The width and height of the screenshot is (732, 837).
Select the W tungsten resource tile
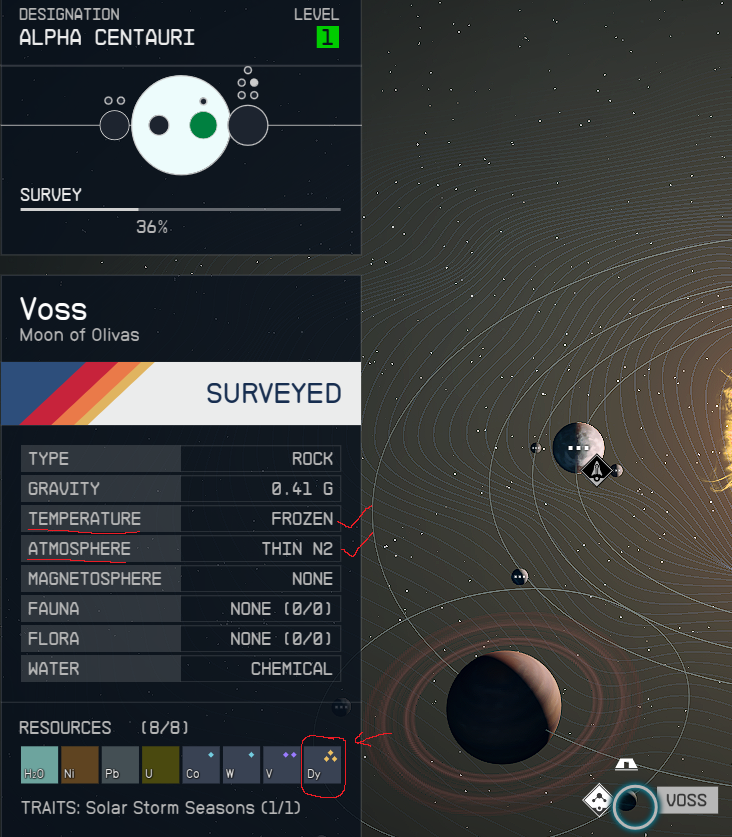pos(241,764)
